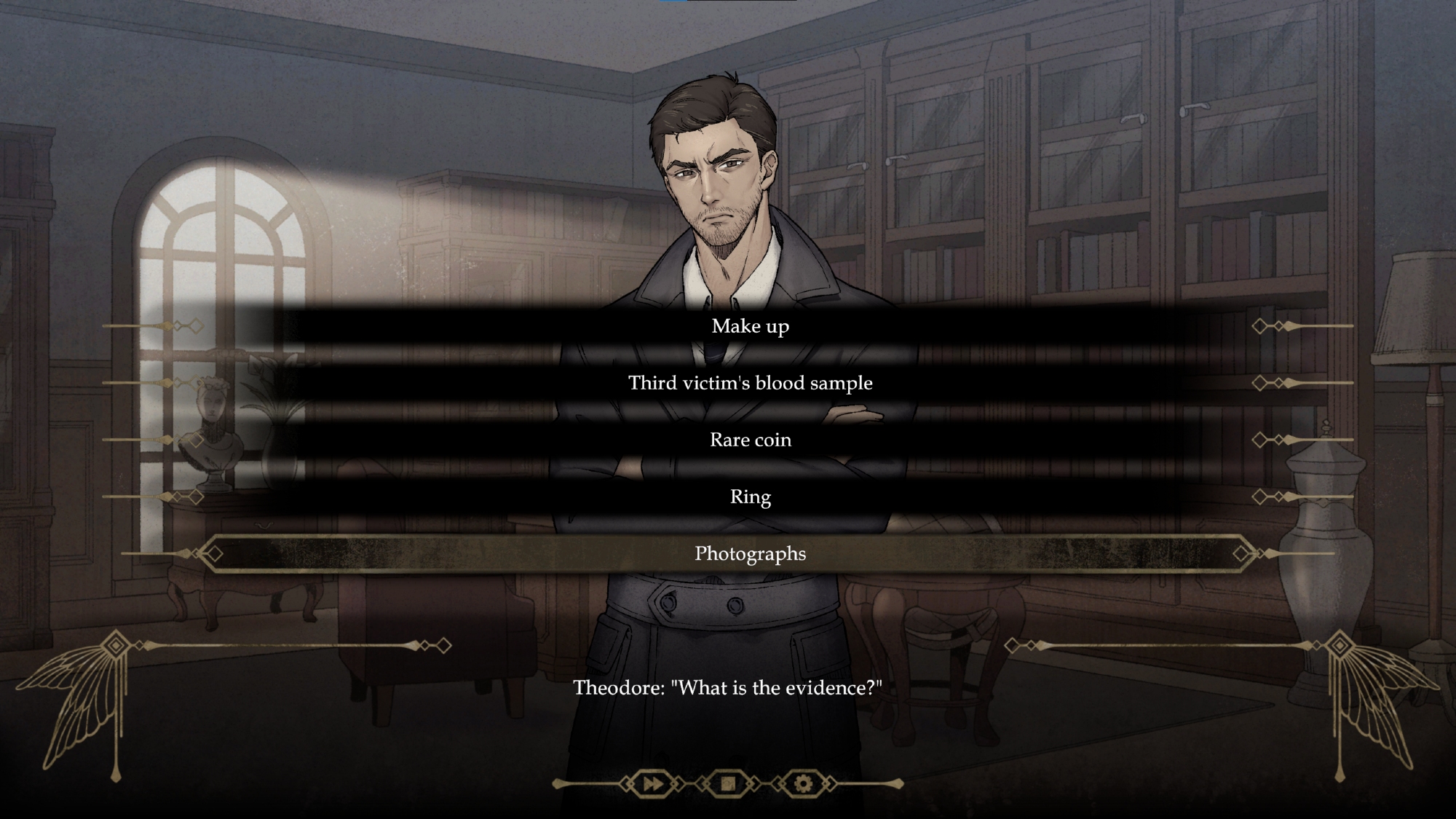Open settings via the gear icon
Screen dimensions: 1456x819
coord(803,784)
